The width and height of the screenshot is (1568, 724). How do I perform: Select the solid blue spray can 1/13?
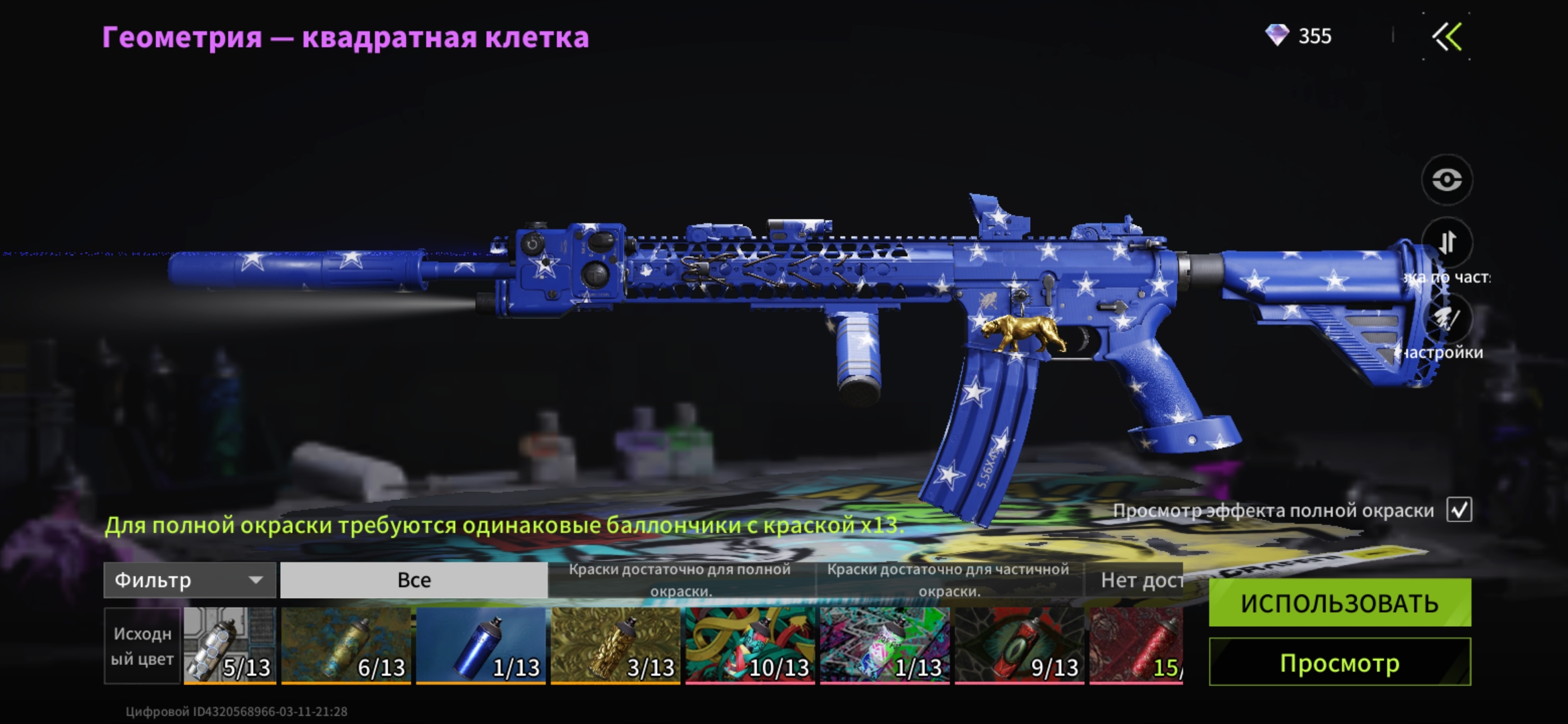480,646
